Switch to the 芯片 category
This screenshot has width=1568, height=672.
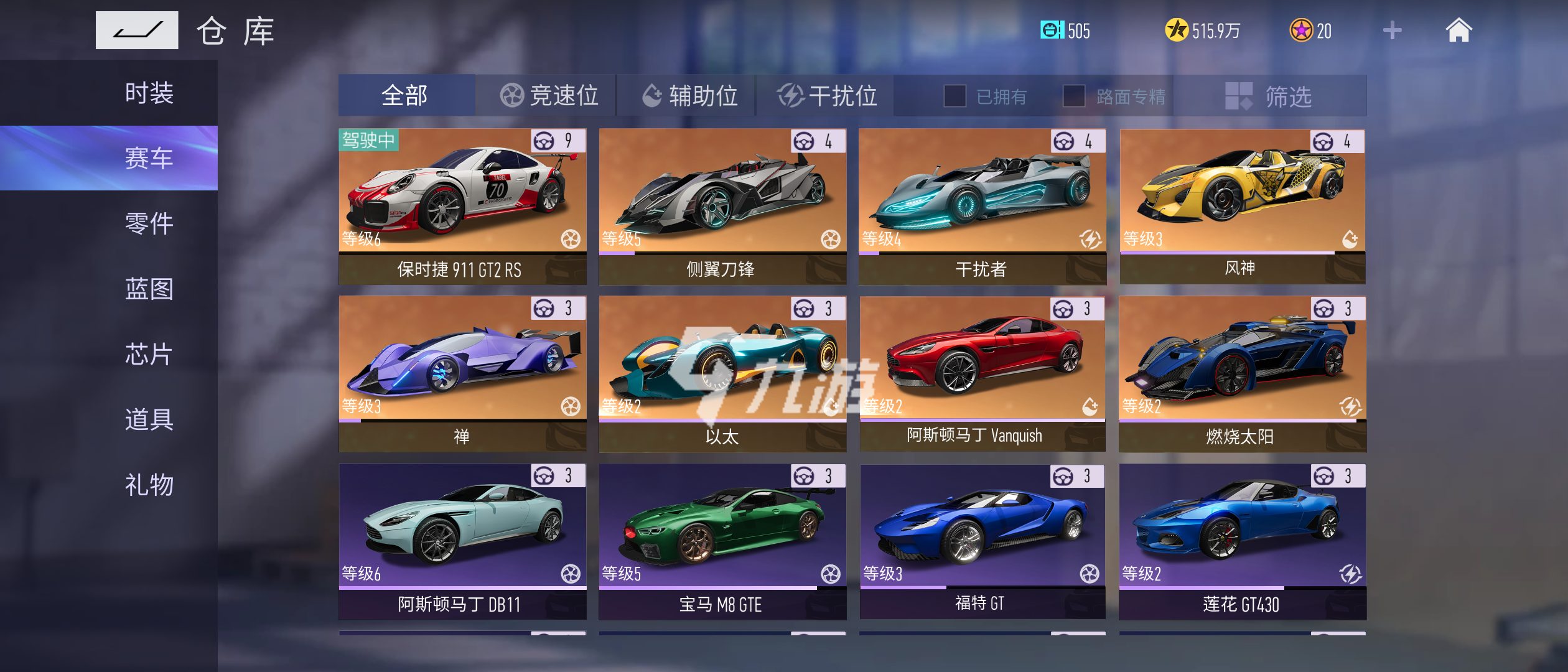pos(149,354)
